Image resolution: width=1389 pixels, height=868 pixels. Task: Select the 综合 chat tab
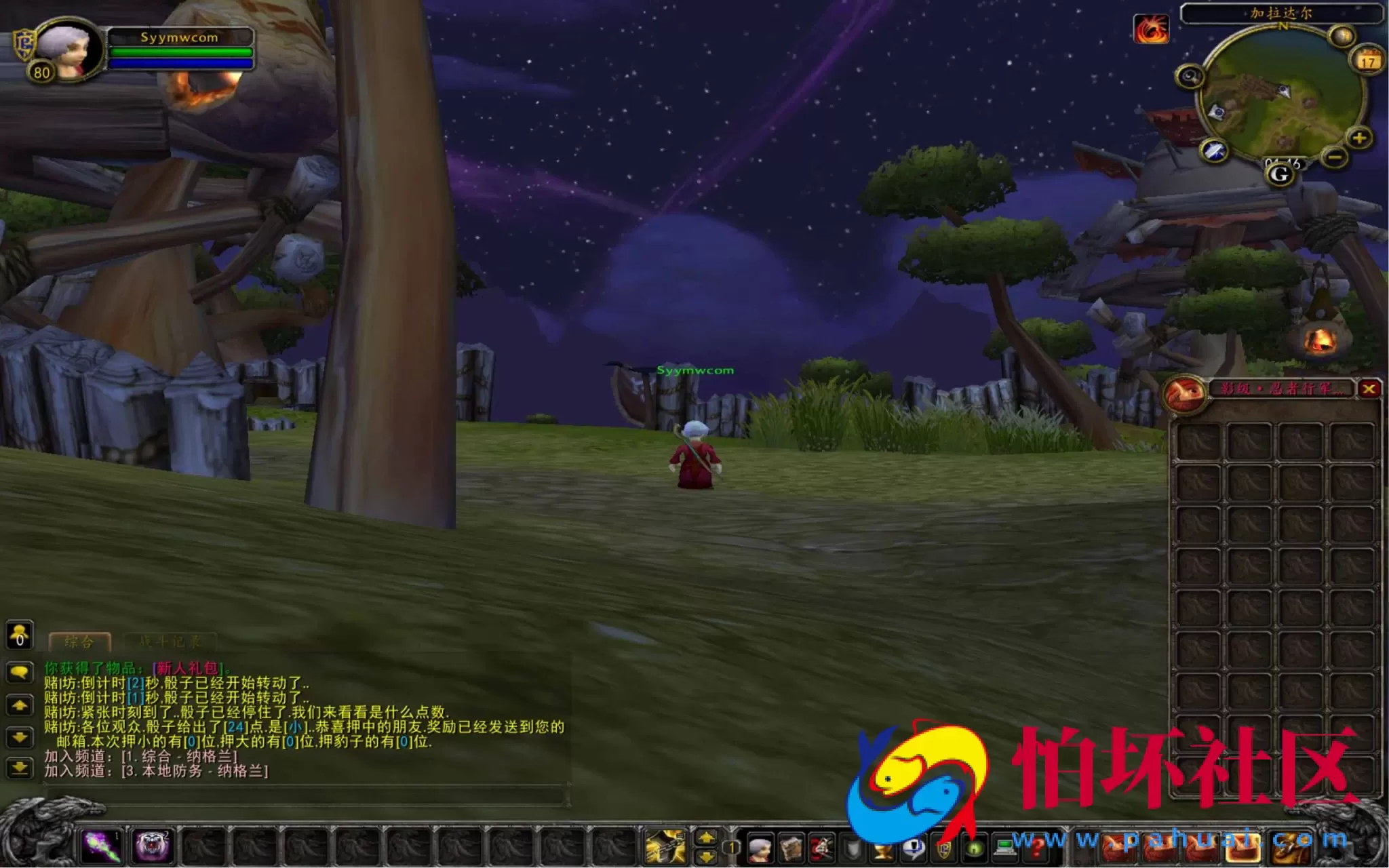[79, 642]
